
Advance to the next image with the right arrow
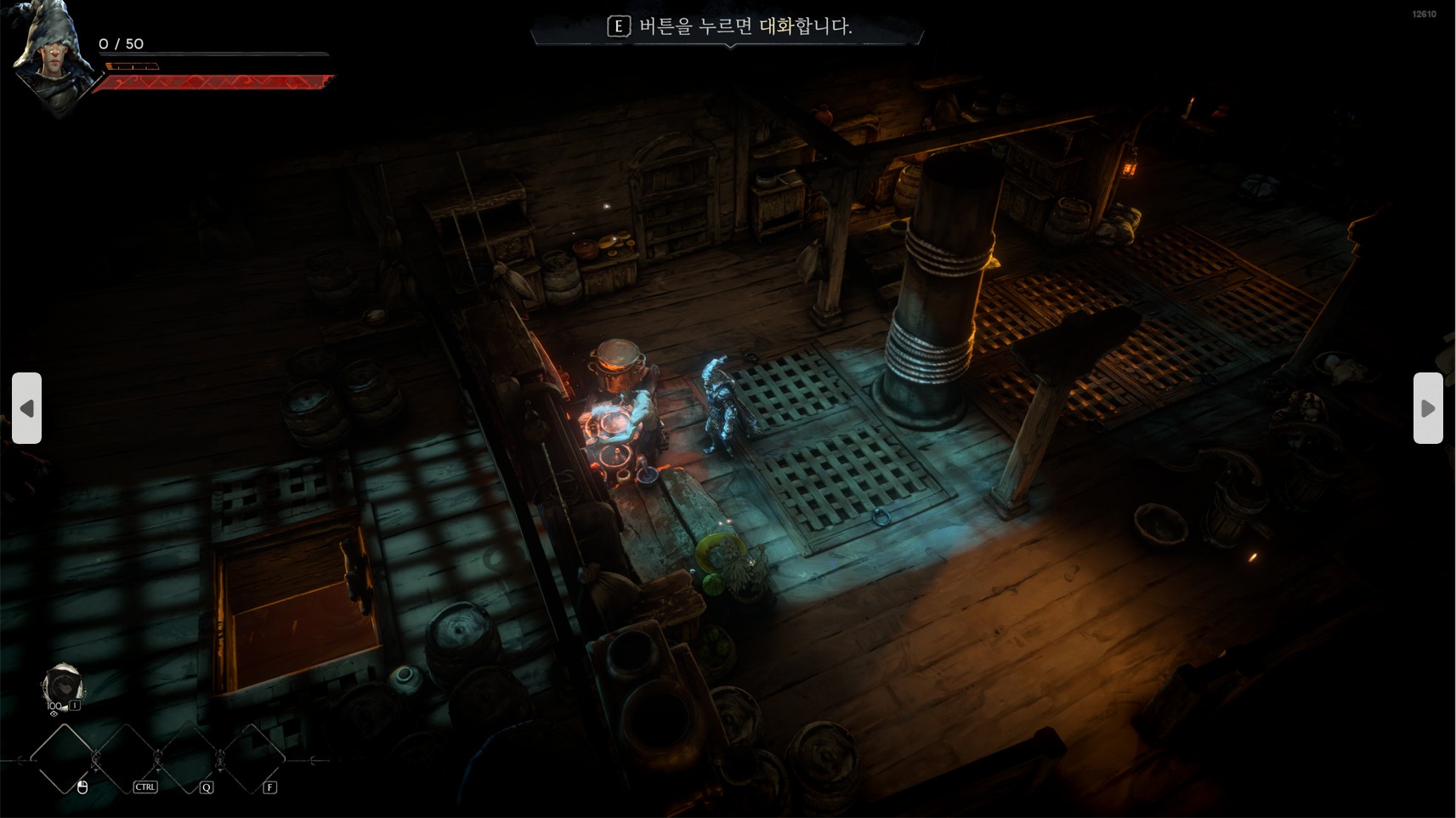[x=1428, y=408]
